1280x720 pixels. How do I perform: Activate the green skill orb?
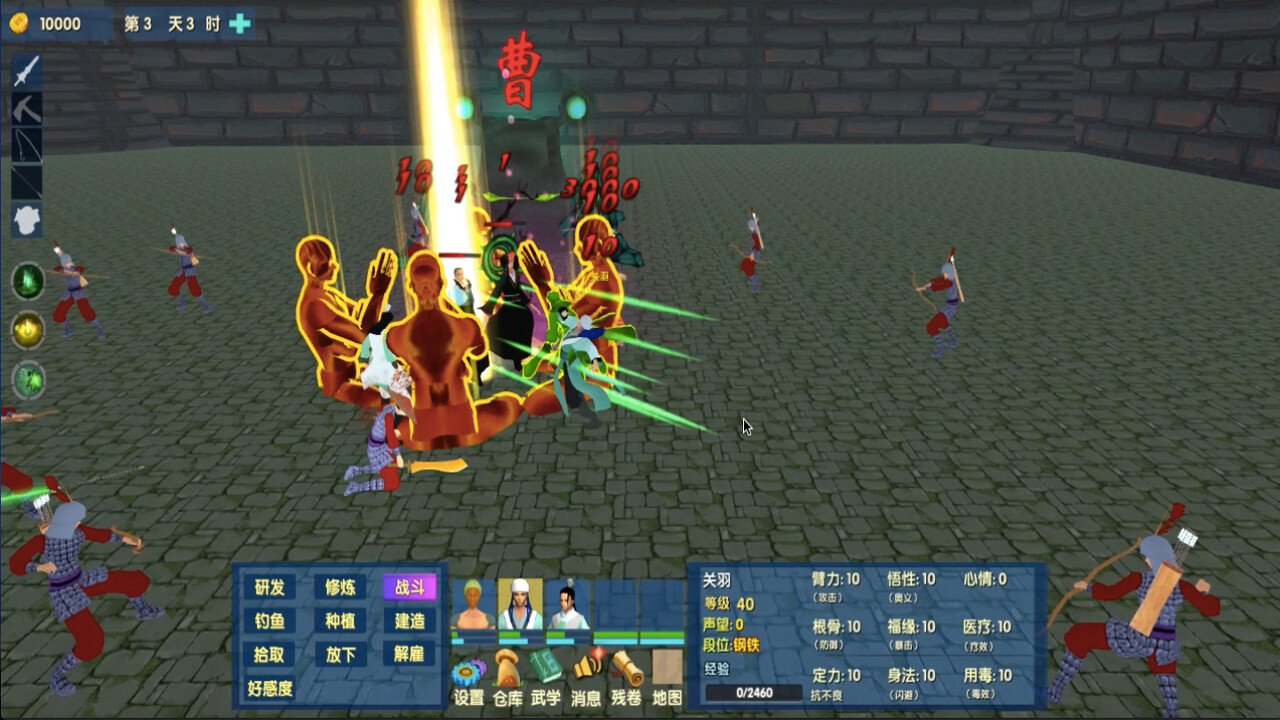[x=26, y=282]
